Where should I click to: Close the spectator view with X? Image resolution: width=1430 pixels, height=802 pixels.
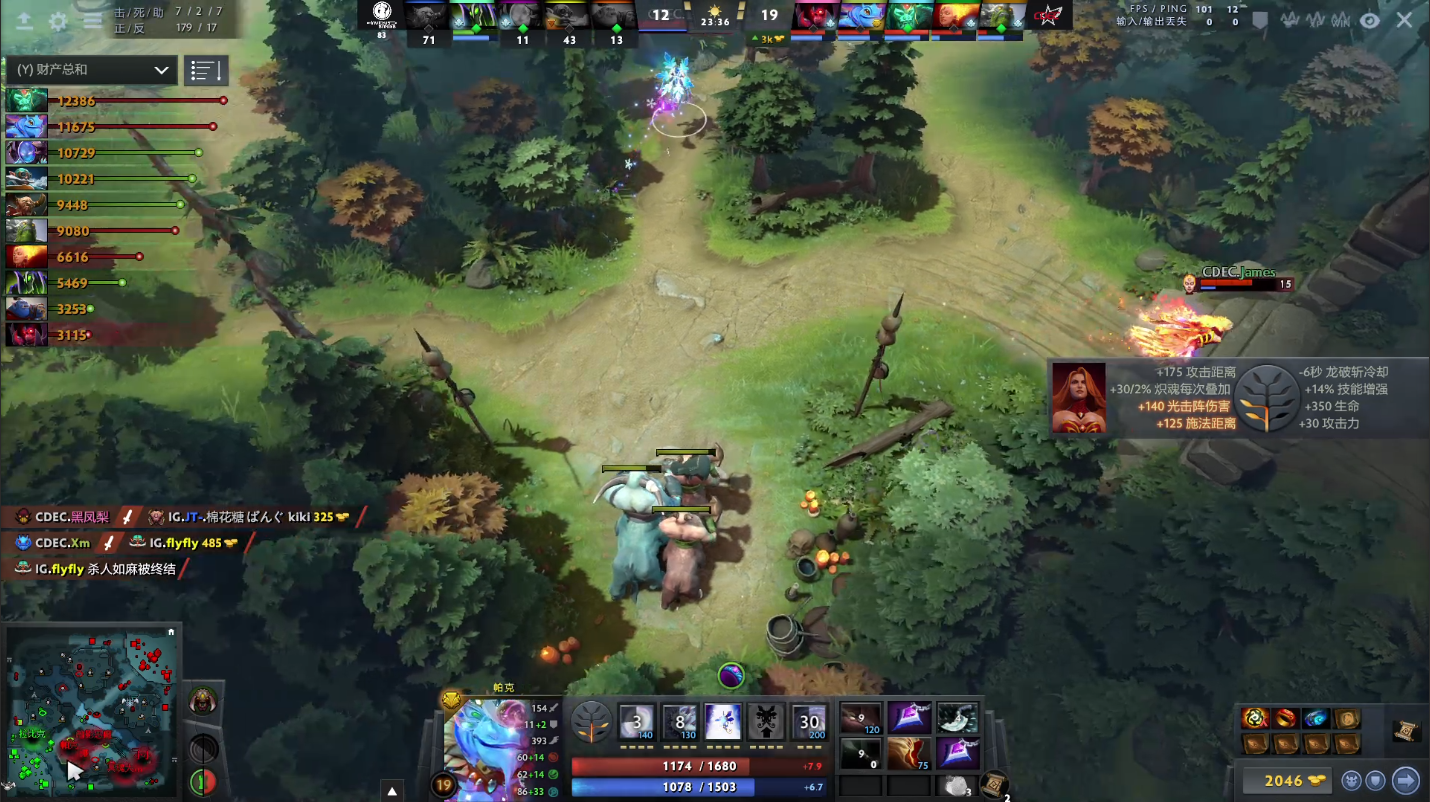1405,20
